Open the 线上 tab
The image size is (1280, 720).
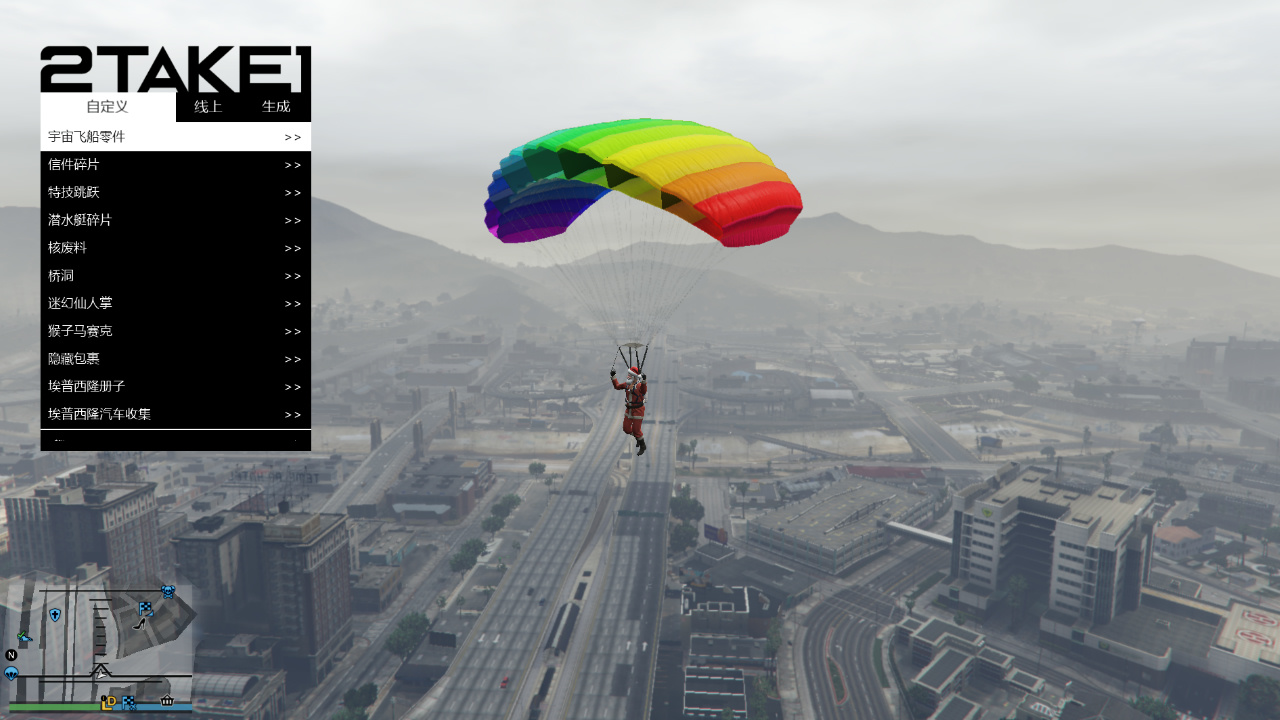[x=208, y=107]
